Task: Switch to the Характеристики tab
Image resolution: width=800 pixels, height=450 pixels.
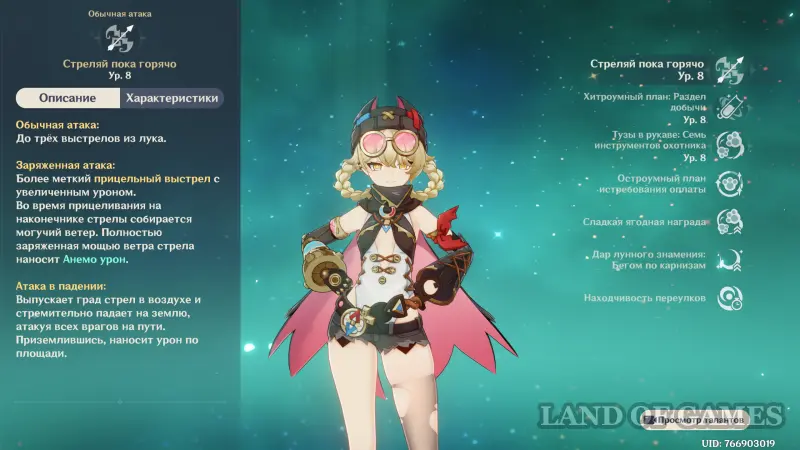Action: point(171,98)
